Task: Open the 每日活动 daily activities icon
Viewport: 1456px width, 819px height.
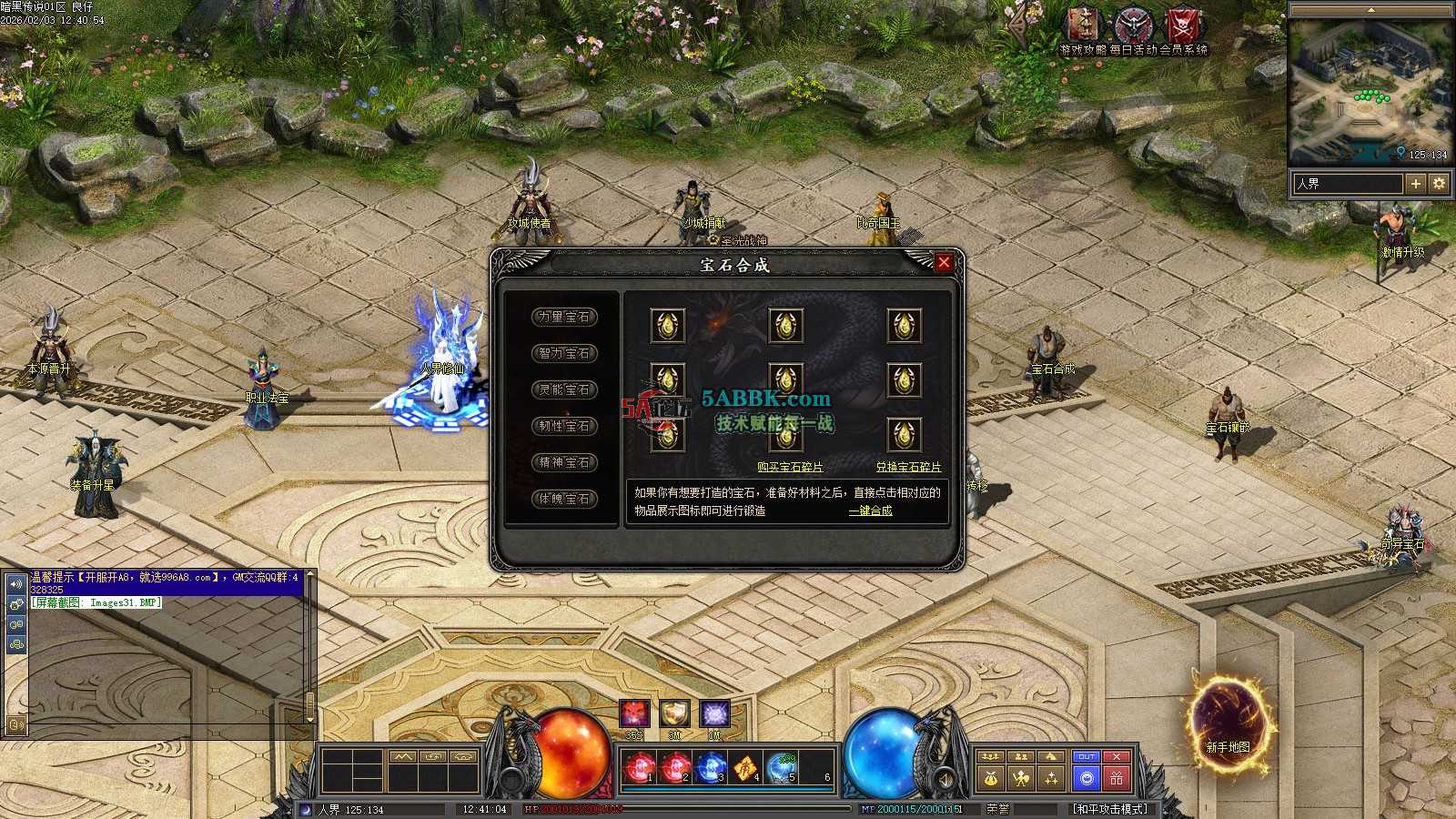Action: [1134, 27]
